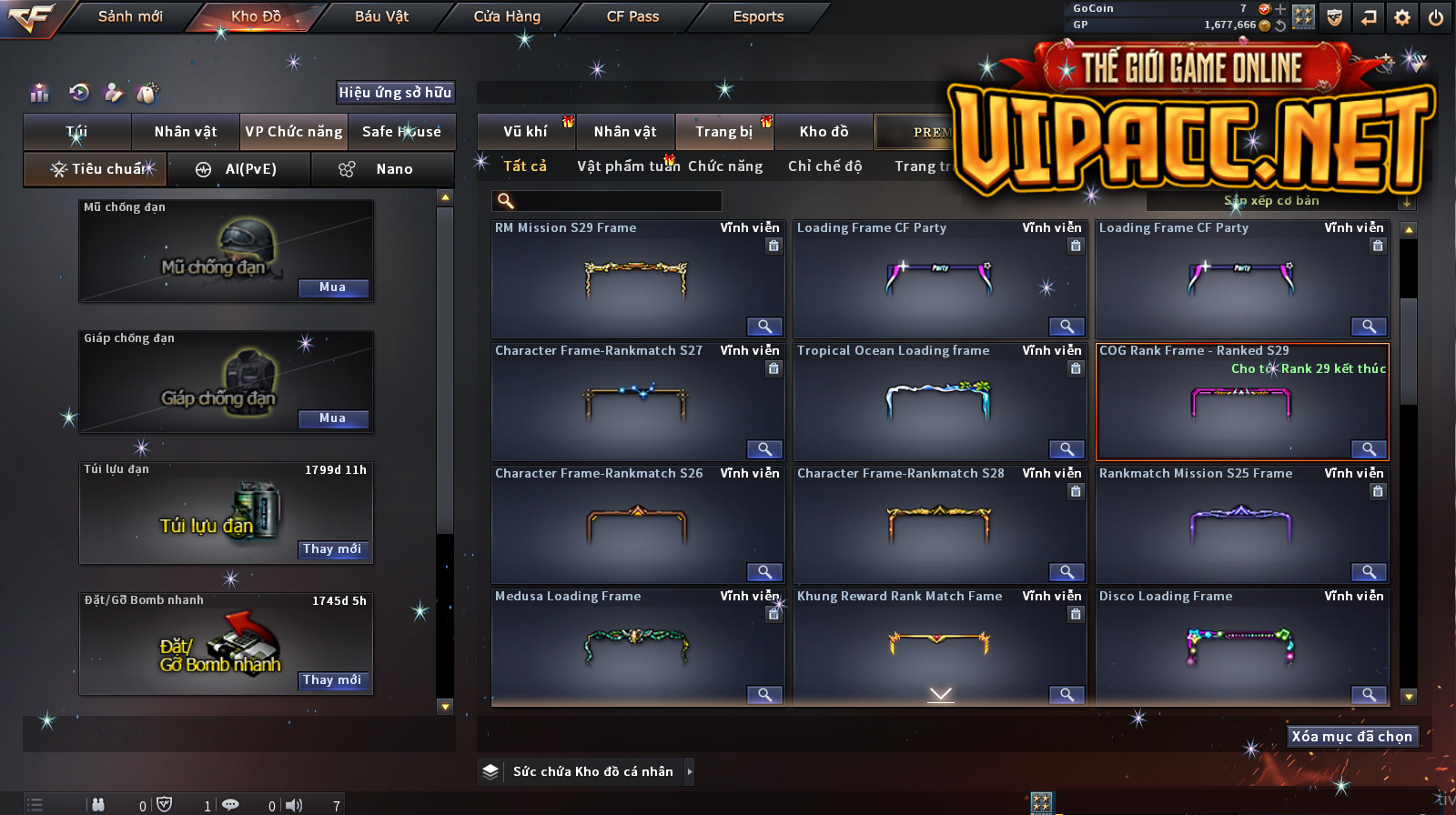Show Hiệu ứng sở hữu effects
1456x815 pixels.
coord(395,92)
